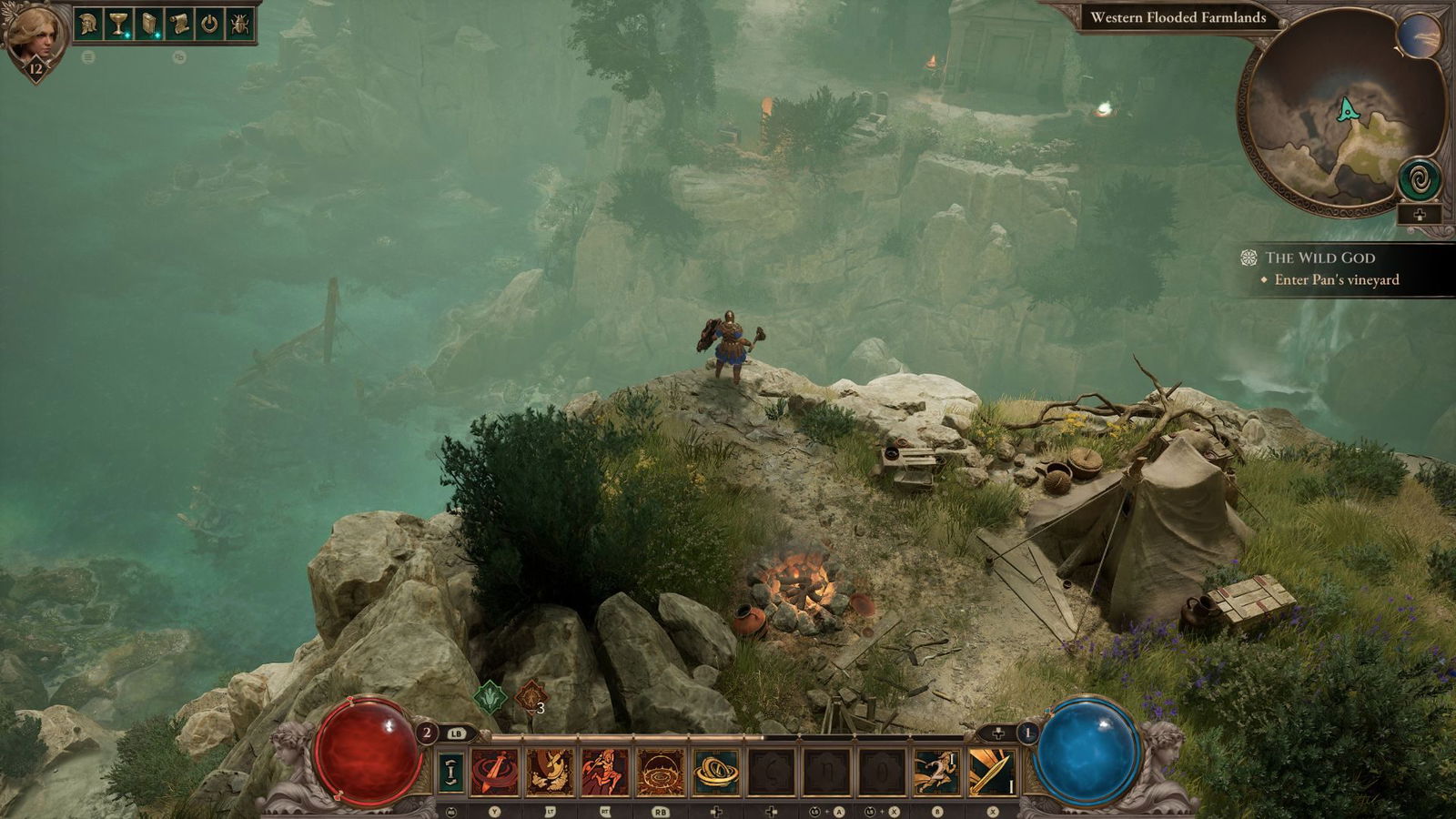Open the goblet icon menu
Image resolution: width=1456 pixels, height=819 pixels.
click(118, 24)
